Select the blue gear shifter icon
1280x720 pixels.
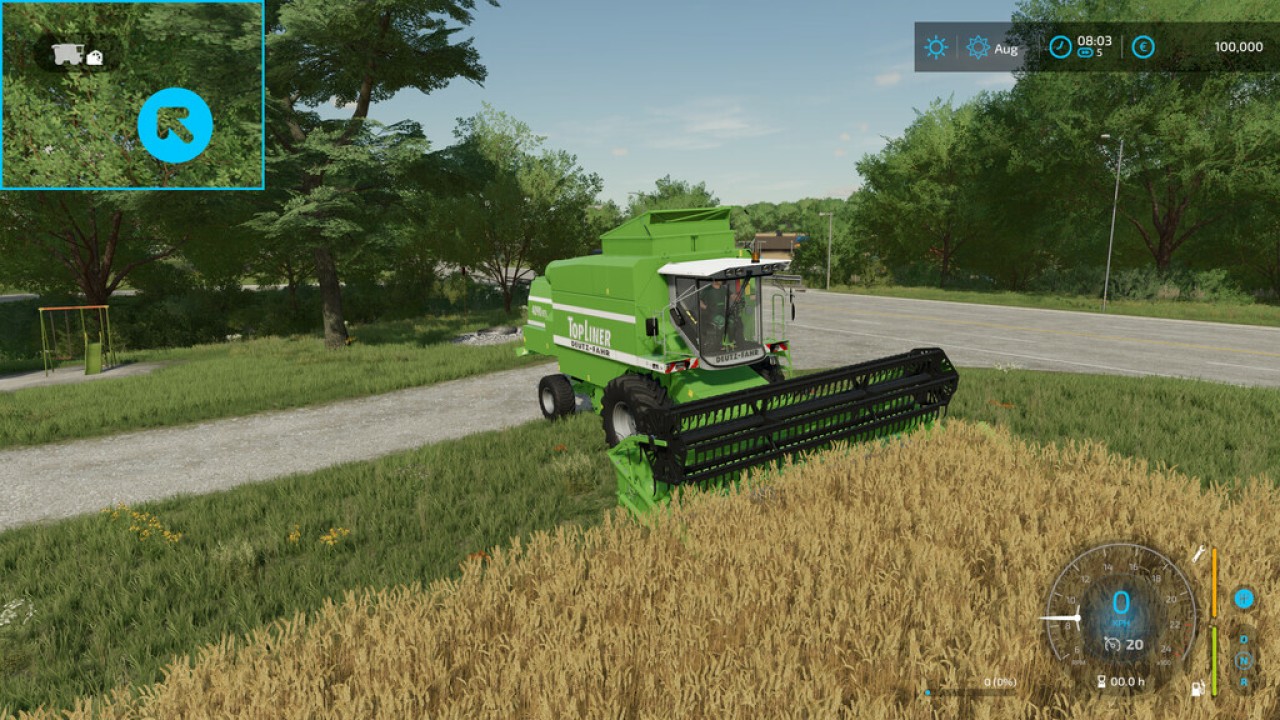[x=1245, y=598]
